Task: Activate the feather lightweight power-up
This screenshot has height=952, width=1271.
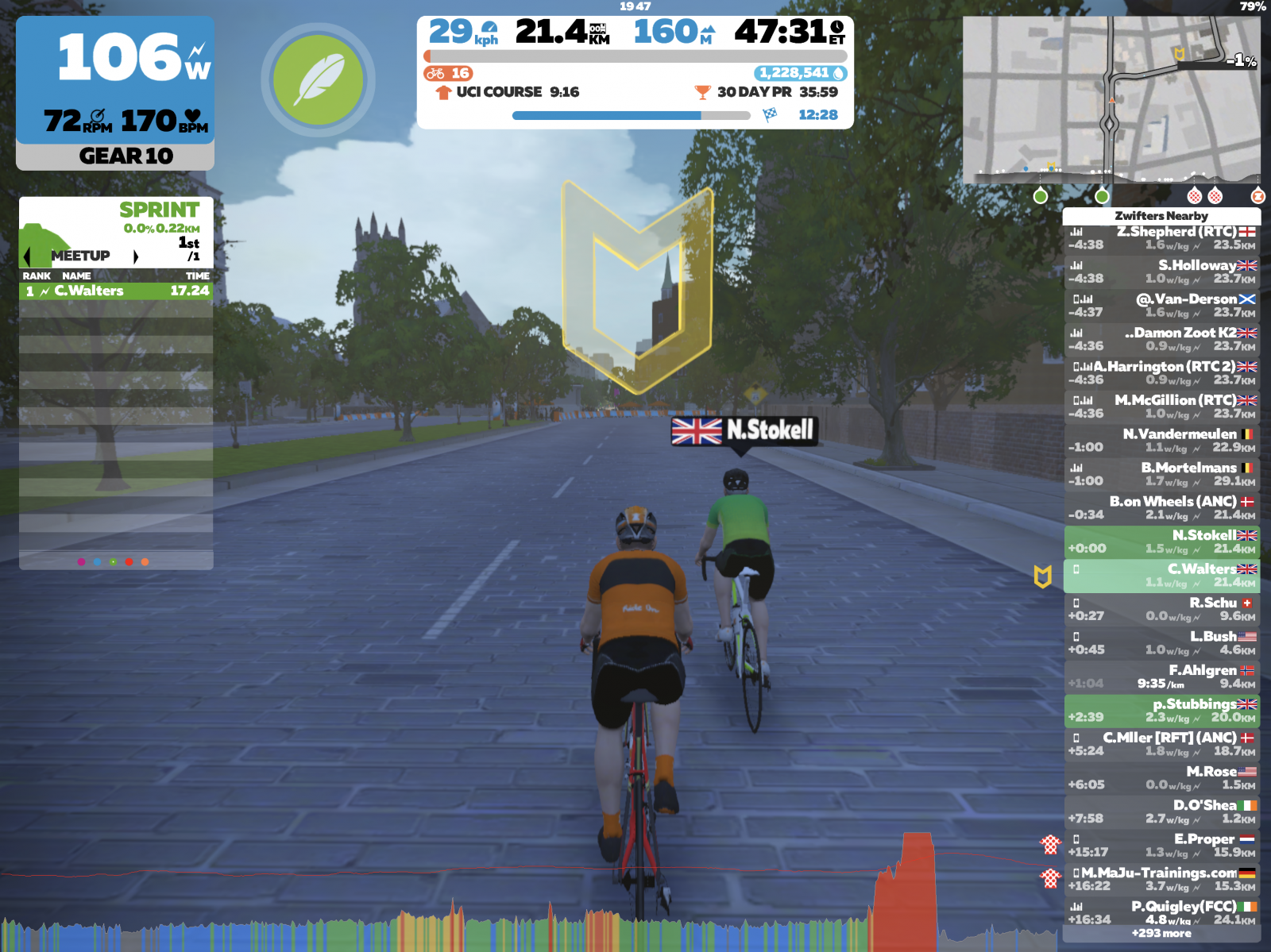Action: (318, 79)
